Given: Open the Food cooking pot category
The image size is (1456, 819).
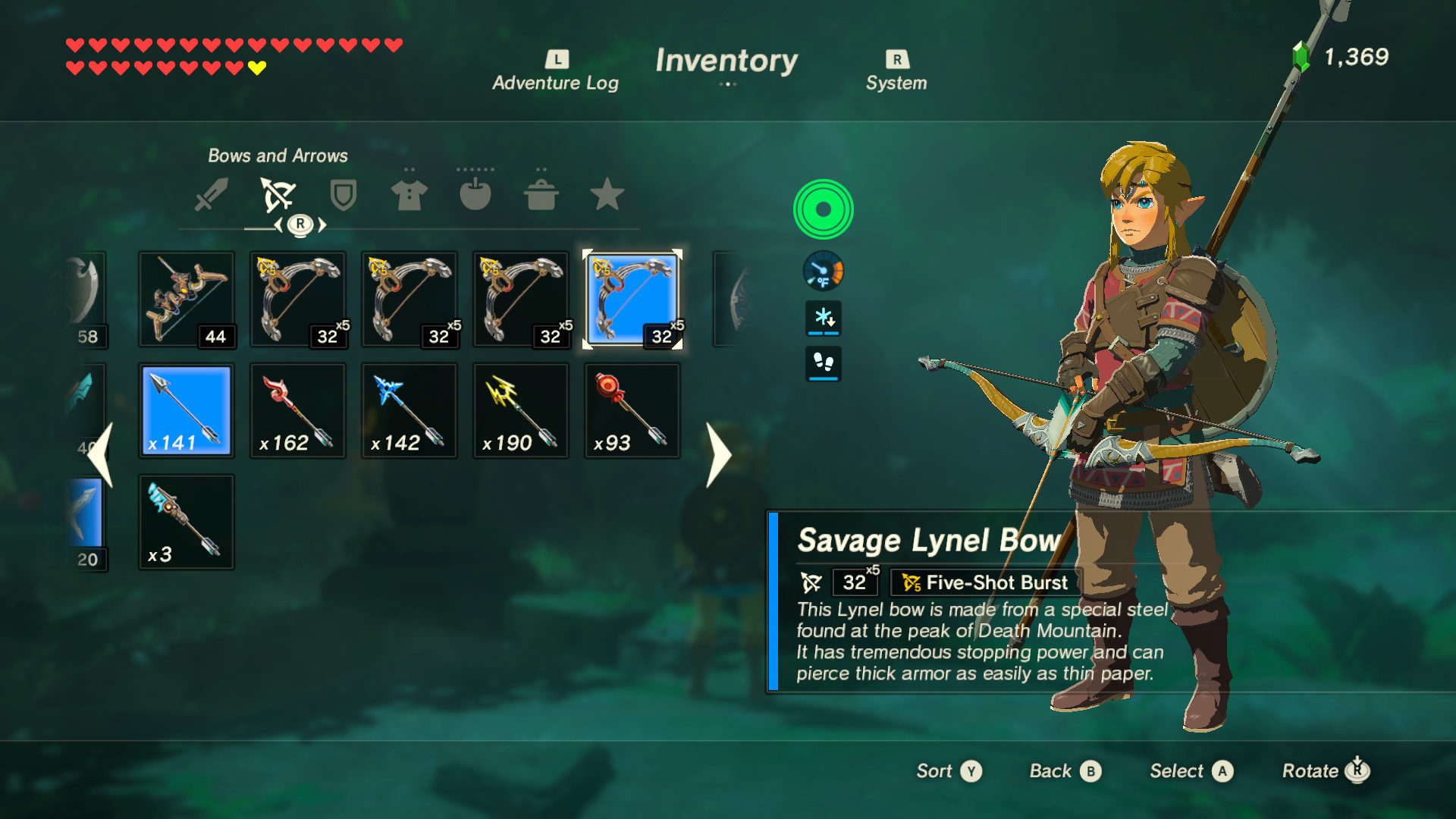Looking at the screenshot, I should click(540, 195).
